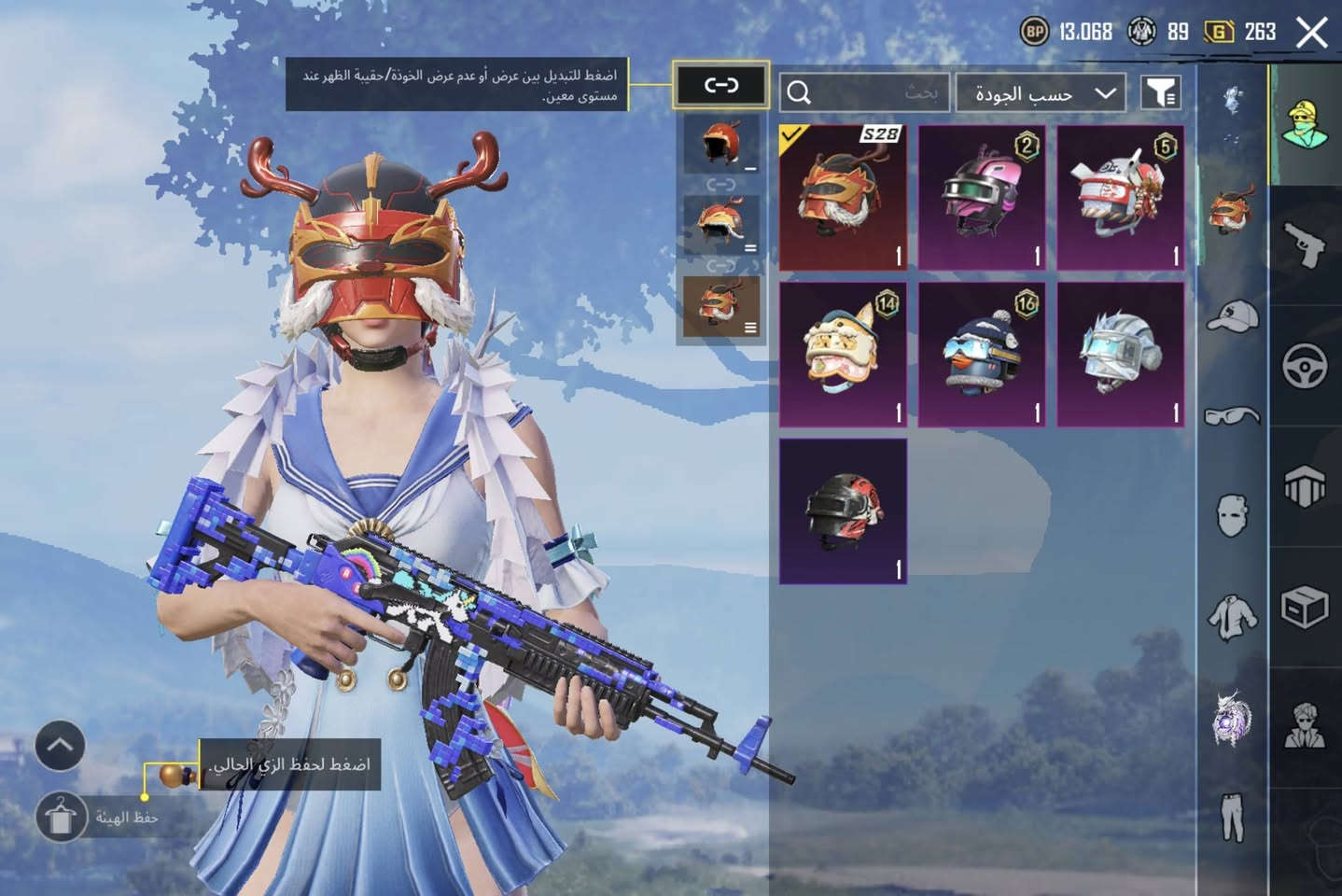The image size is (1342, 896).
Task: Switch to the baseball cap headwear tab
Action: point(1232,316)
